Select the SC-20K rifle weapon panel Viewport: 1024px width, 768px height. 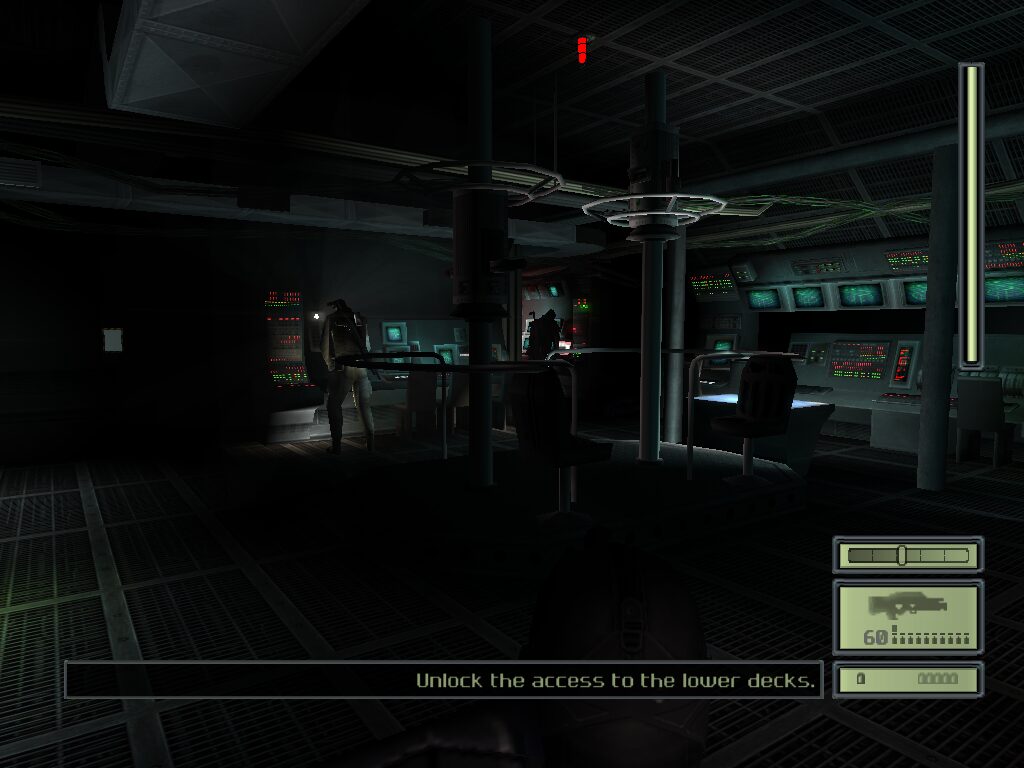(907, 617)
